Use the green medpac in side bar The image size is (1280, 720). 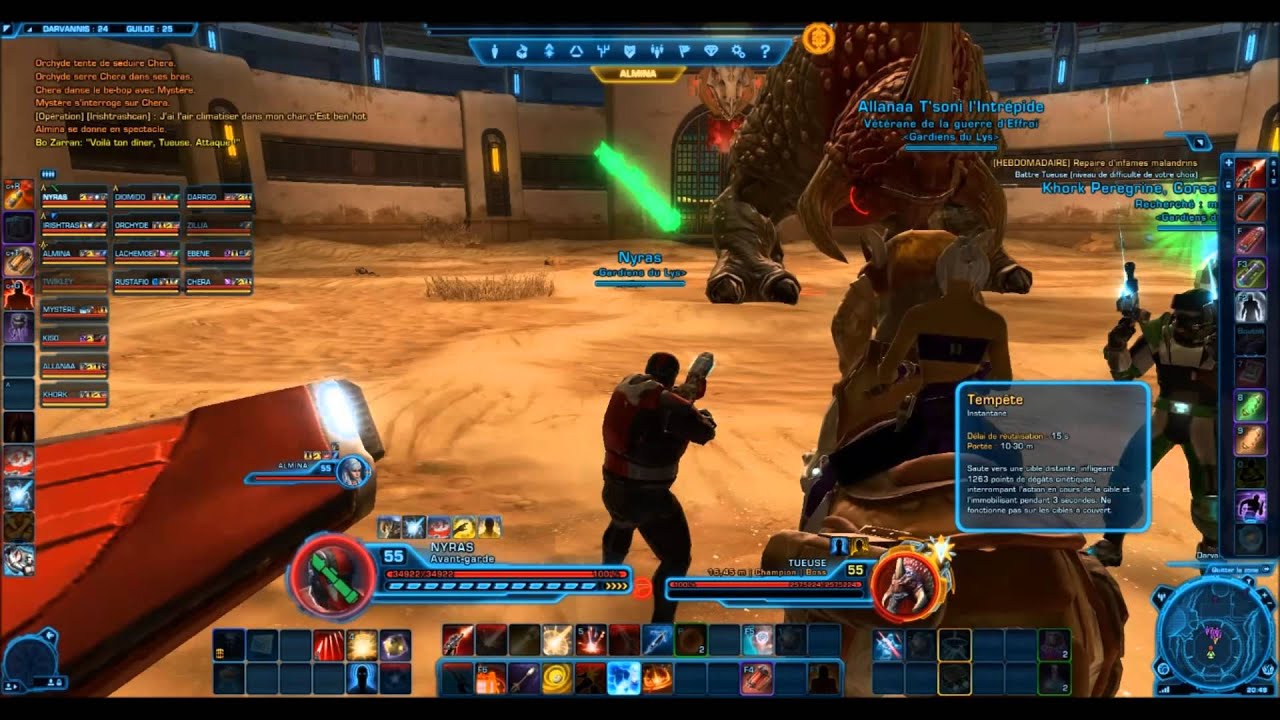pos(1250,407)
